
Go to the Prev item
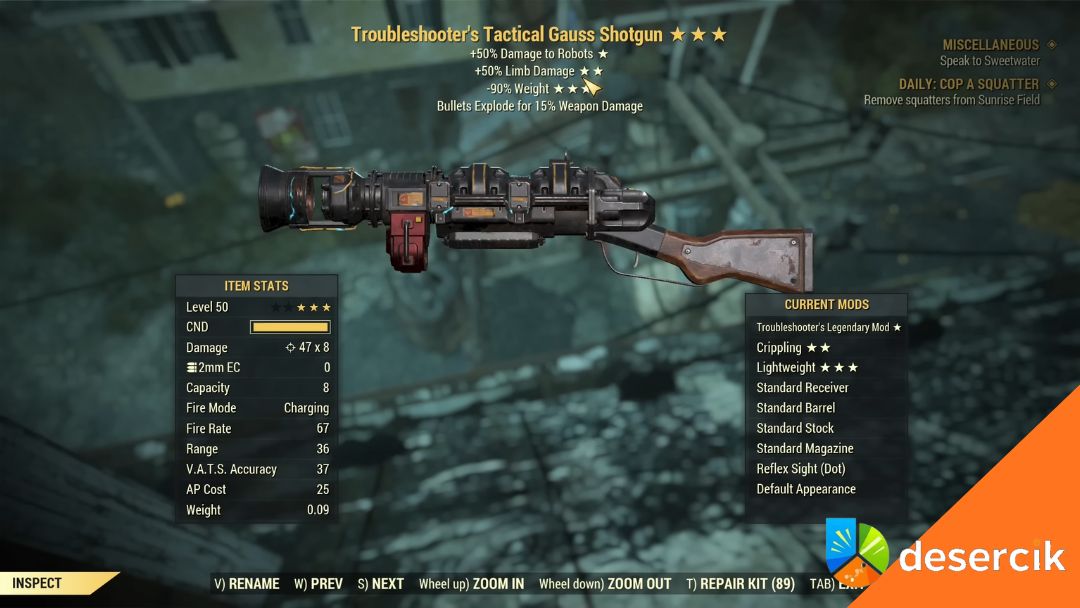(318, 584)
